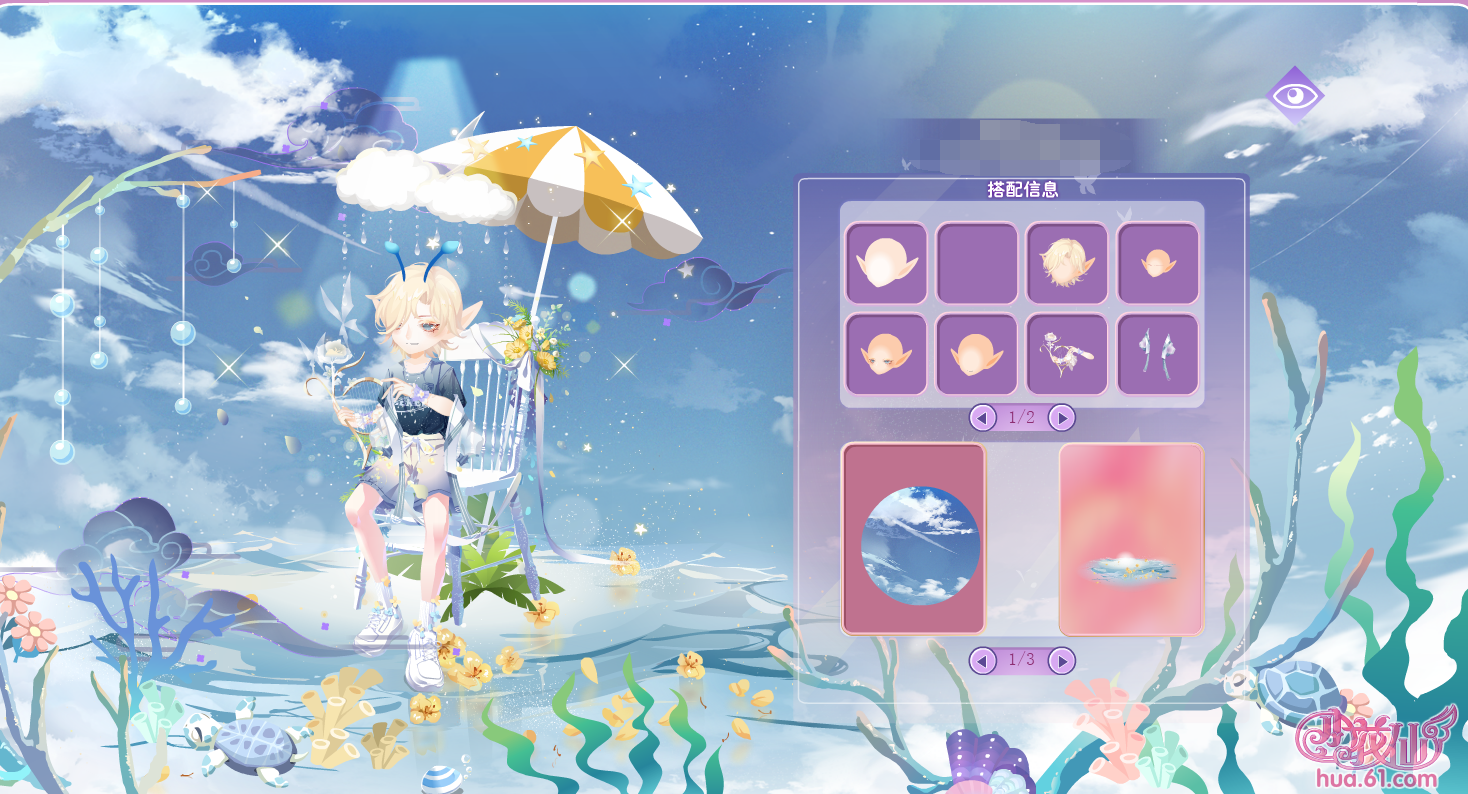
Task: Choose the flower harp handheld item slot
Action: (1067, 354)
